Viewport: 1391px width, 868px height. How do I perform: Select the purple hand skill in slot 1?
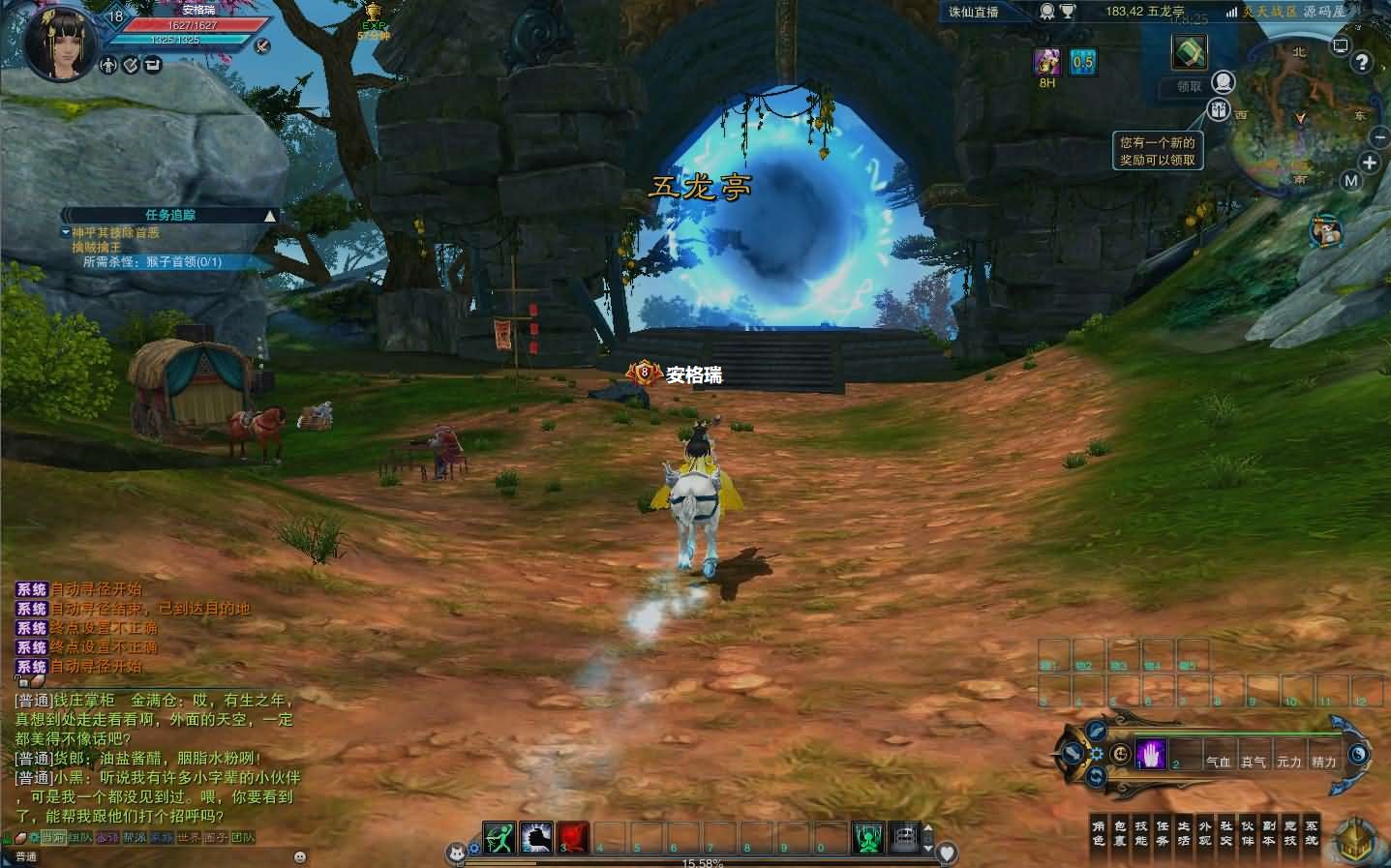[x=1151, y=753]
